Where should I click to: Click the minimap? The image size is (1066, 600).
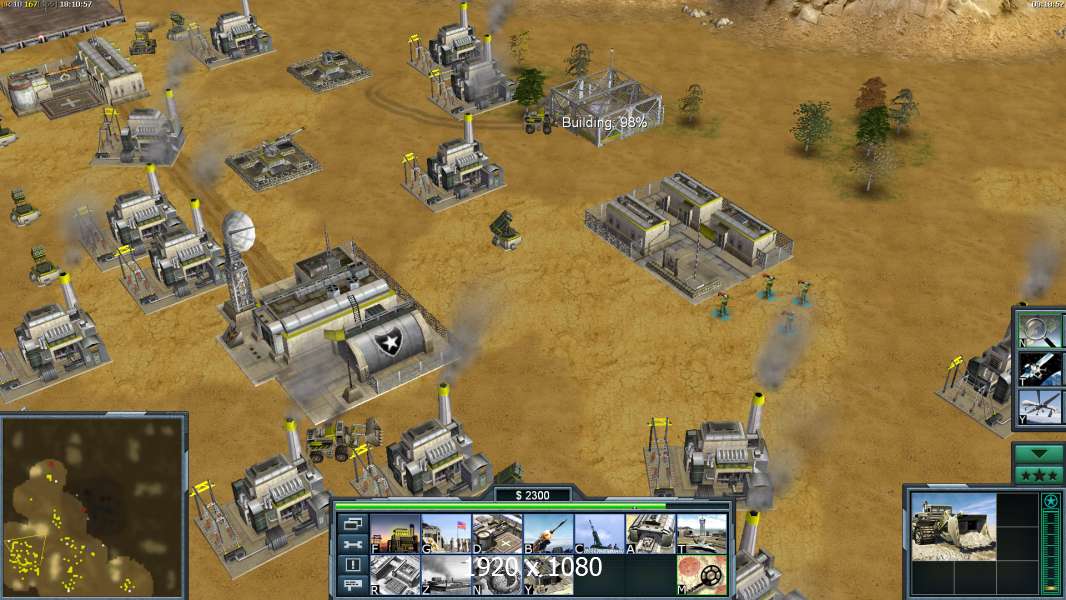click(x=93, y=505)
